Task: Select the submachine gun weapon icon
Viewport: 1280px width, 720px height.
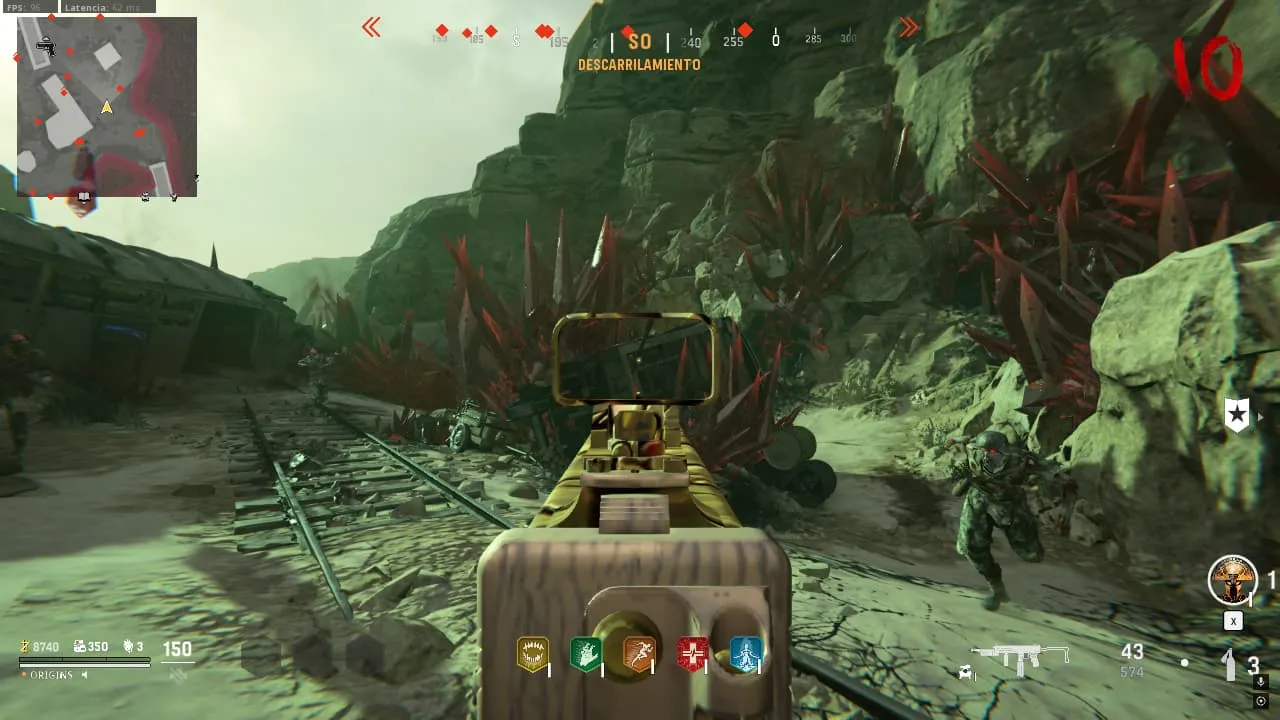Action: 1021,656
